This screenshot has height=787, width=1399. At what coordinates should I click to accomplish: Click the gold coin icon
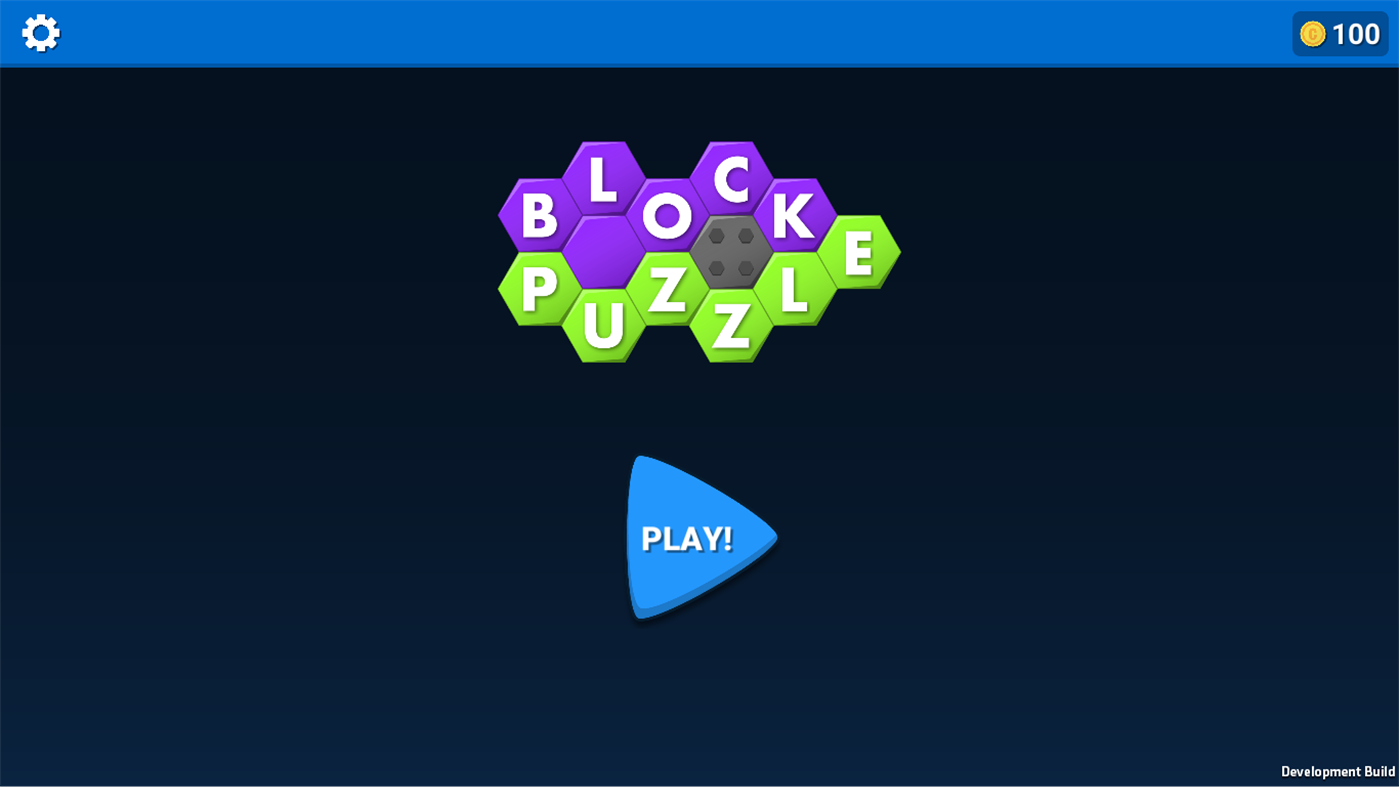1311,33
